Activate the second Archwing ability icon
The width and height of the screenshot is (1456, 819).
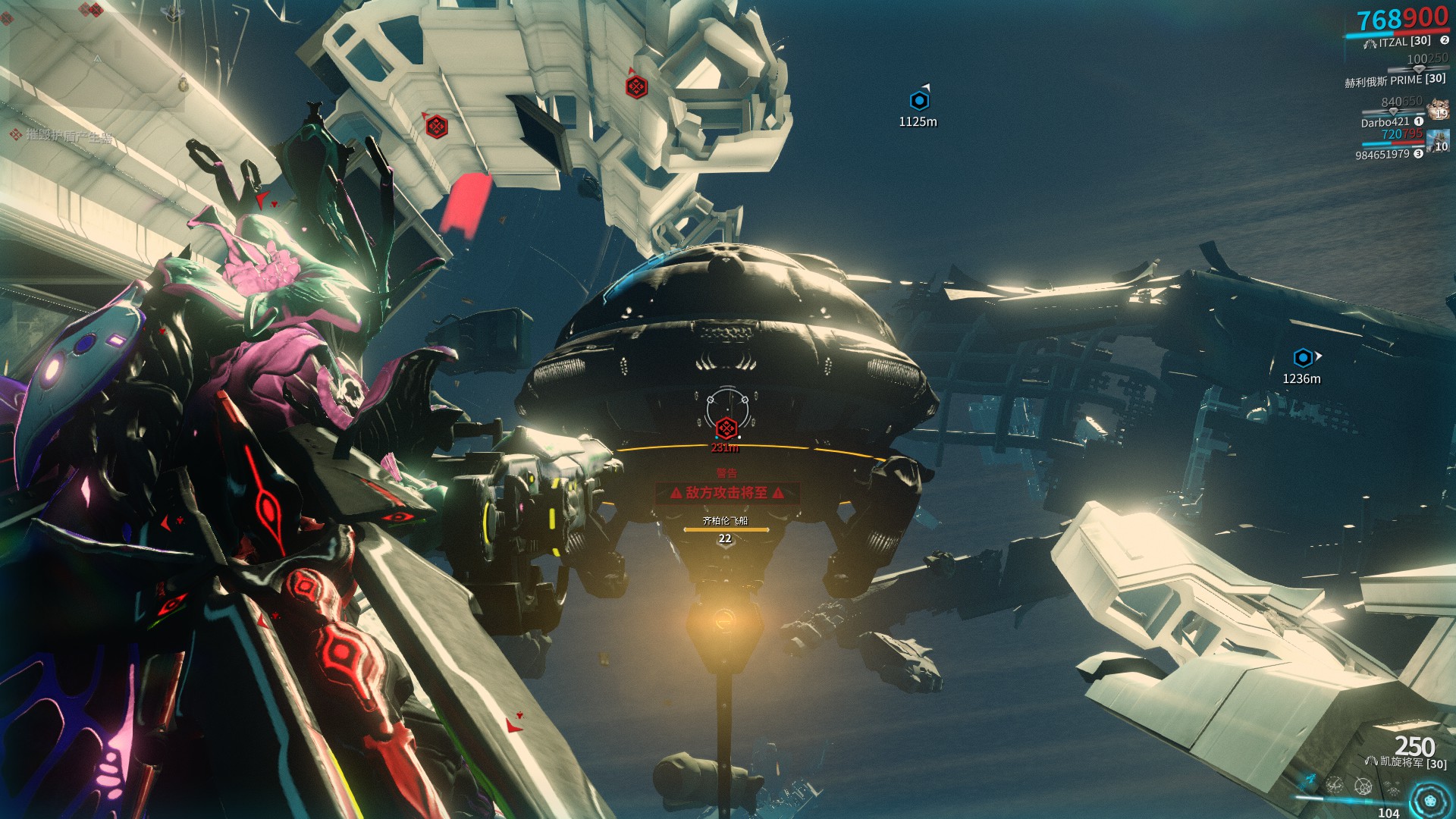point(1335,785)
